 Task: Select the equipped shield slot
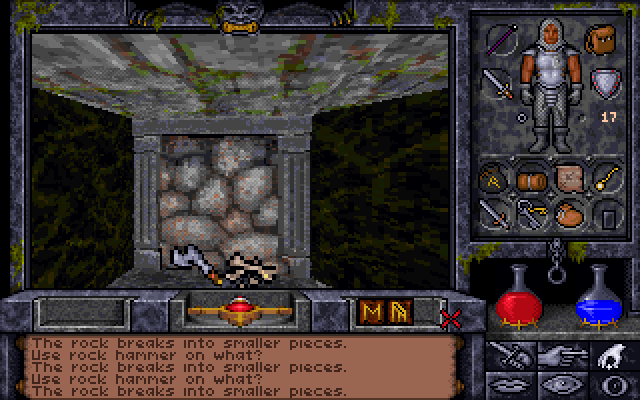(x=603, y=80)
